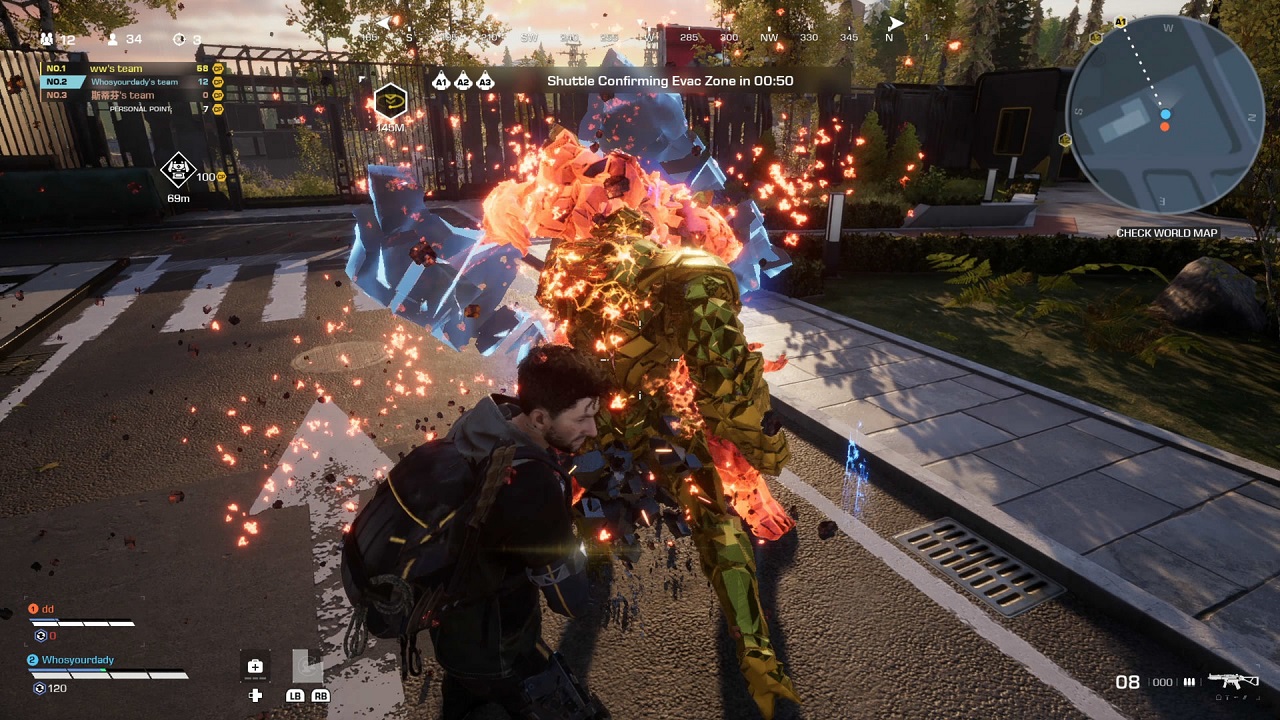
Task: Click the A1 marker on minimap edge
Action: pos(1120,21)
